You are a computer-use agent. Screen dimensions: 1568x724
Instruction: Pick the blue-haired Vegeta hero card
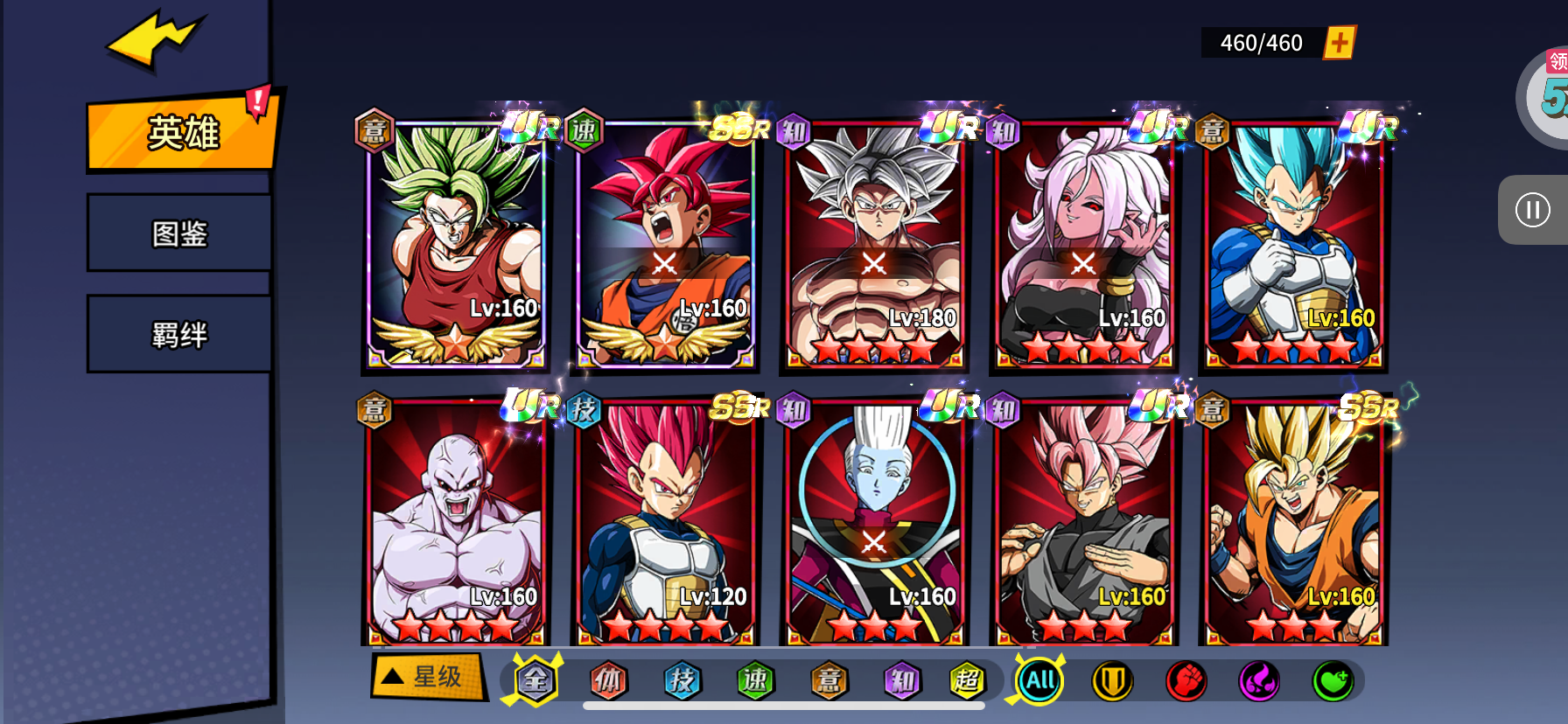1293,245
